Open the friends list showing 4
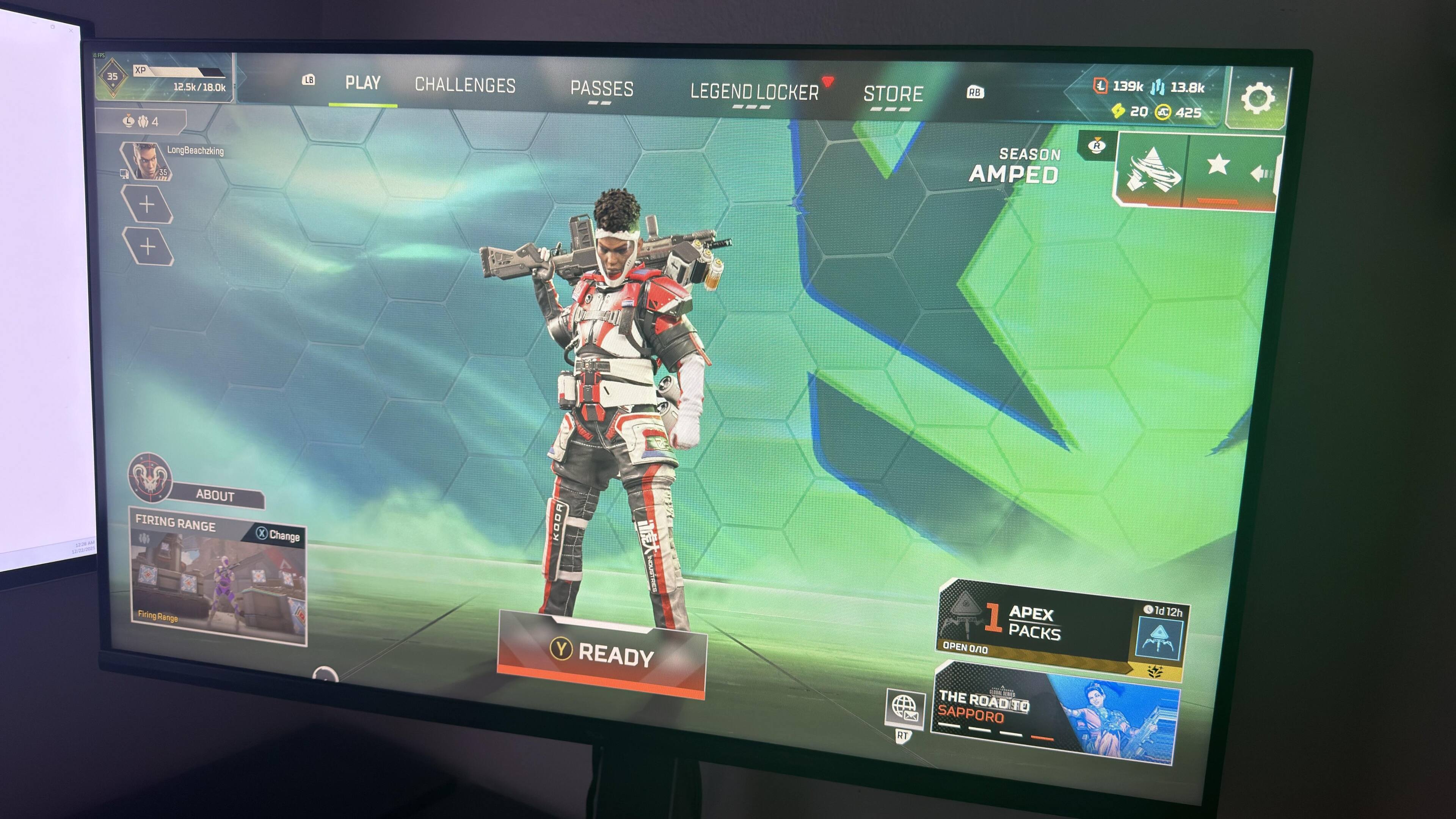1456x819 pixels. 141,121
